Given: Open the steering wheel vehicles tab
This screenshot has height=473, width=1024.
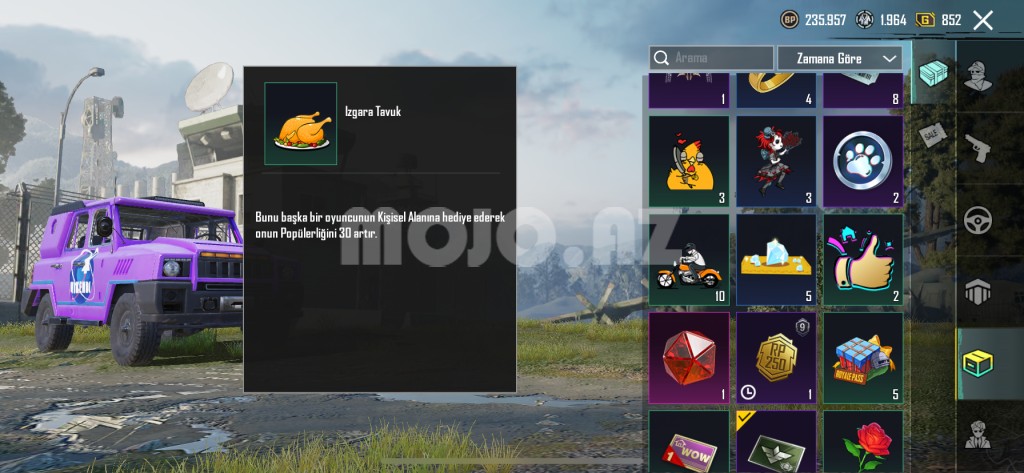Looking at the screenshot, I should tap(978, 220).
